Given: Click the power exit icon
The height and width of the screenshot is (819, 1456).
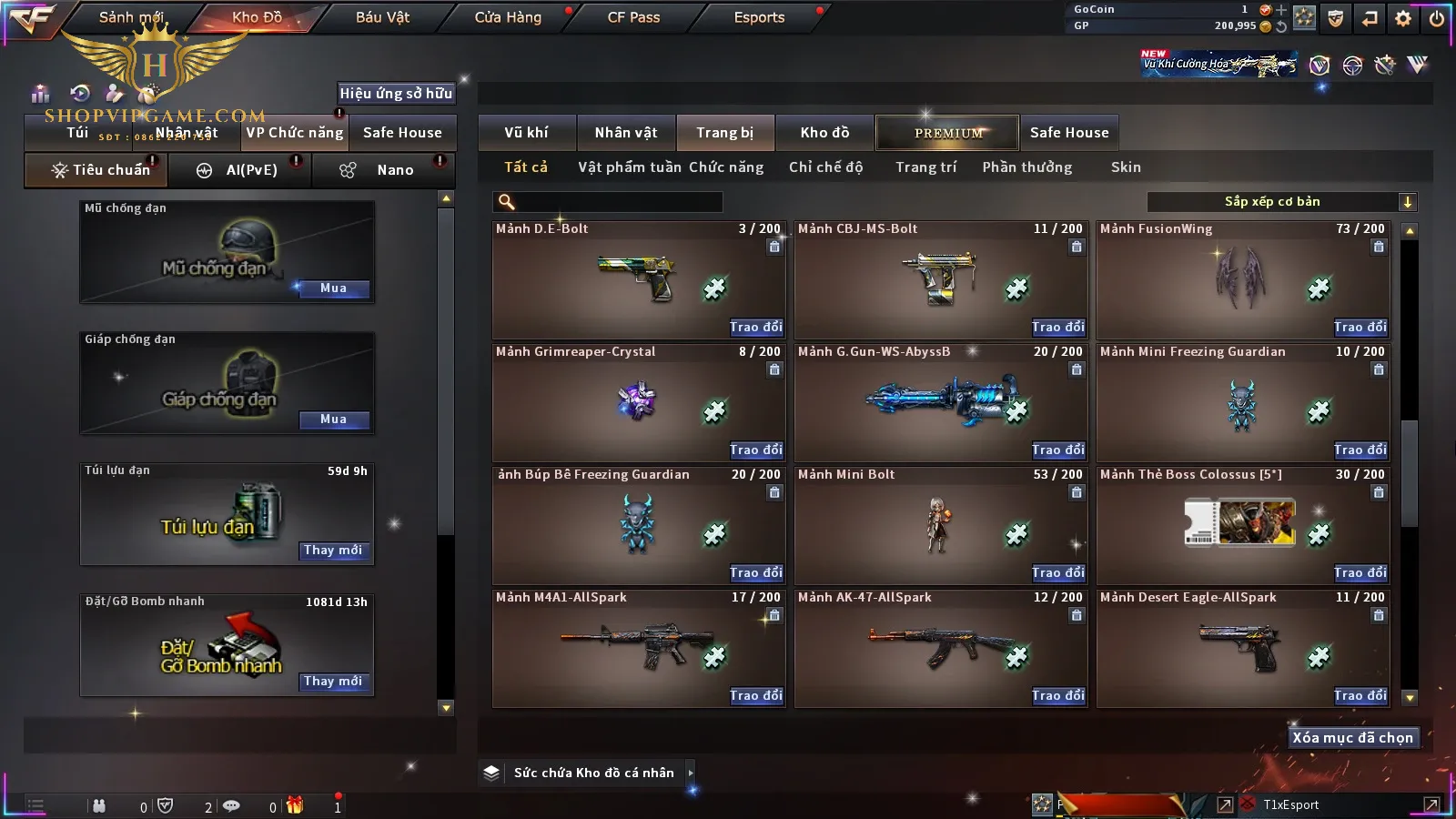Looking at the screenshot, I should [1437, 18].
